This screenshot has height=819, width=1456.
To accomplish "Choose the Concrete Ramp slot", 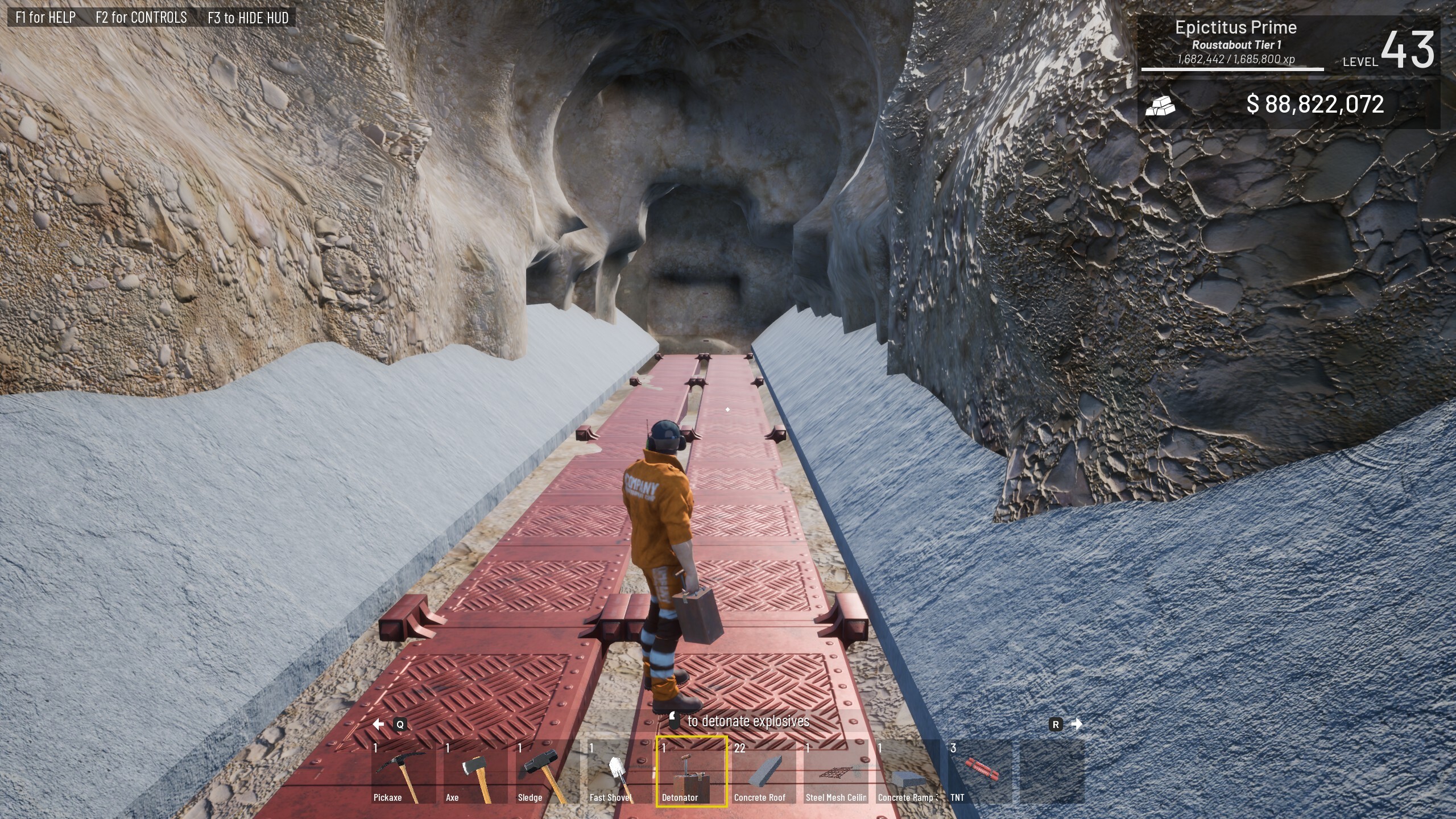I will tap(908, 772).
